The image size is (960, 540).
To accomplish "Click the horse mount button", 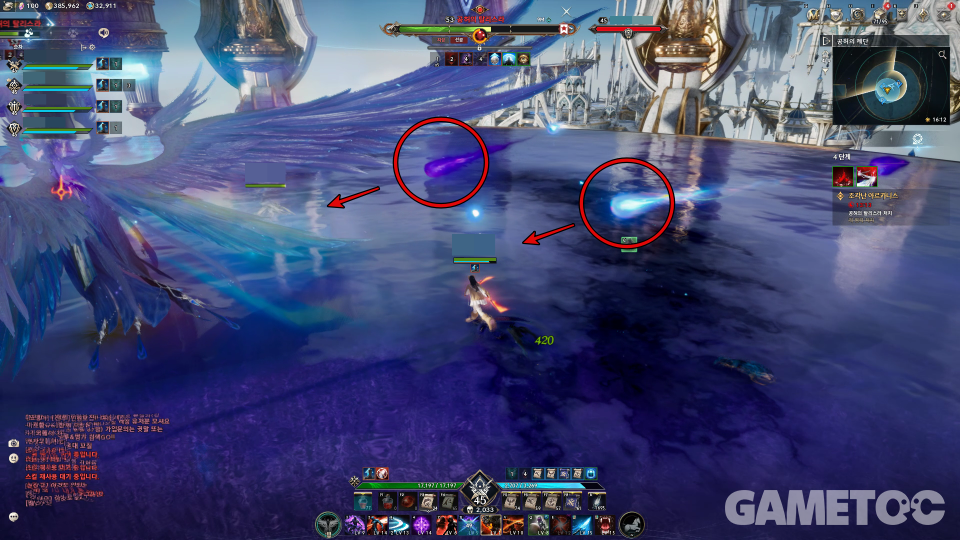I will (632, 524).
